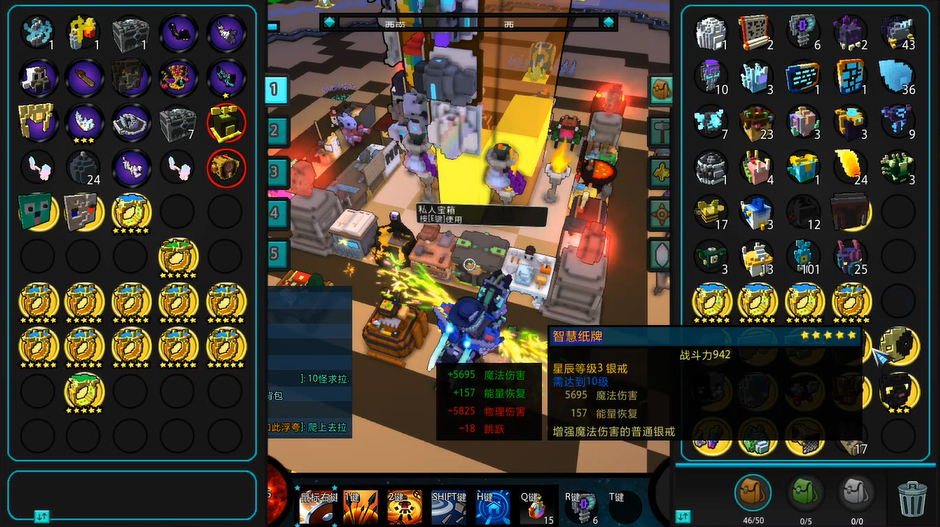Select the green creeper face block

point(37,210)
